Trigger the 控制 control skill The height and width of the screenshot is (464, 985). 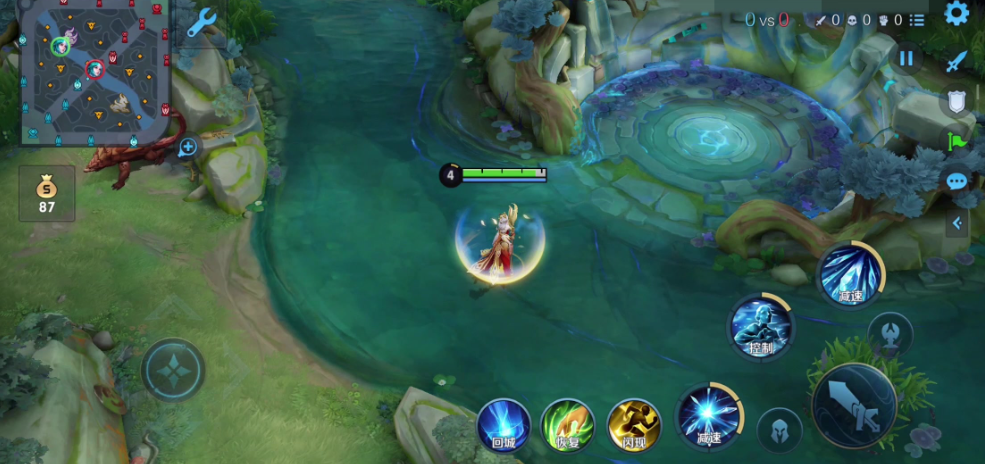[x=762, y=326]
